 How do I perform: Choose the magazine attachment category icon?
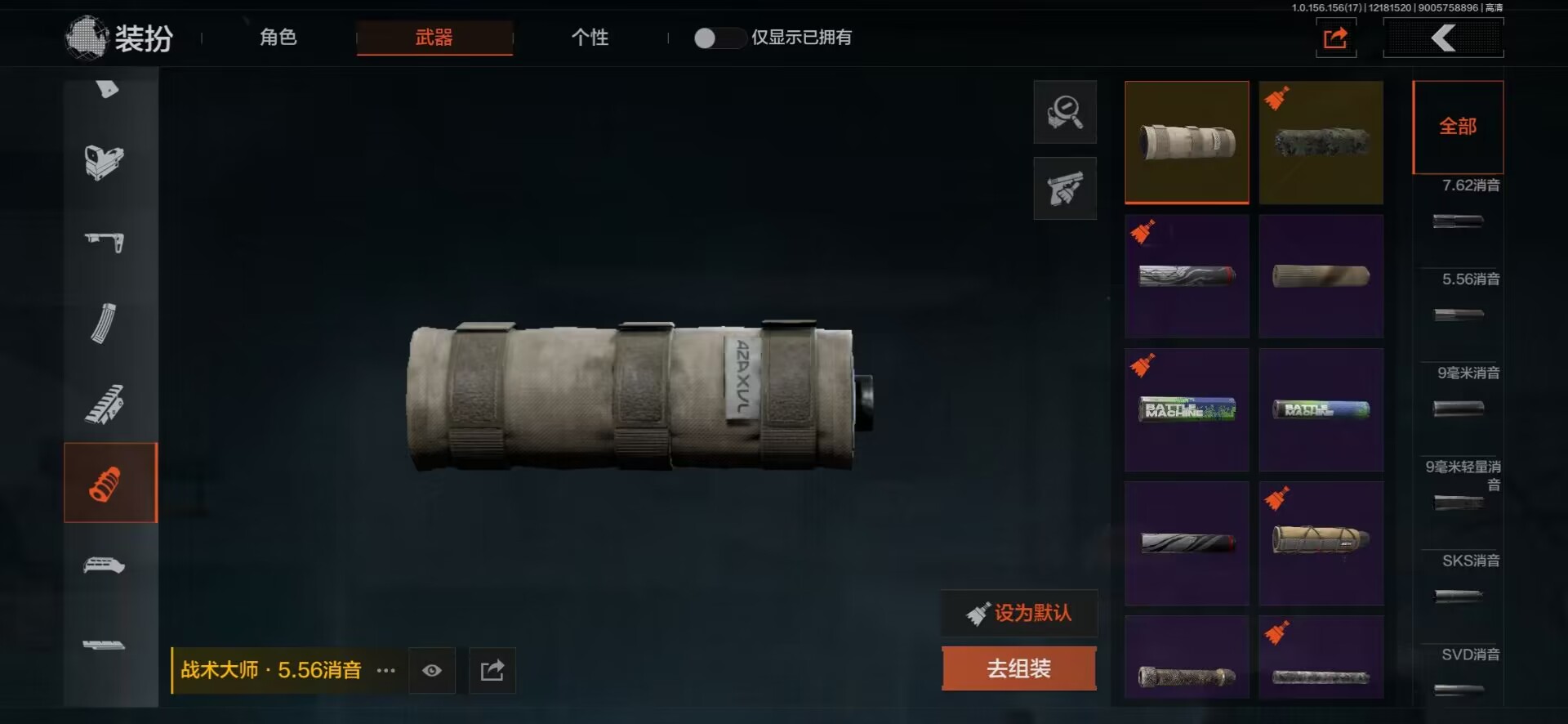(x=104, y=324)
